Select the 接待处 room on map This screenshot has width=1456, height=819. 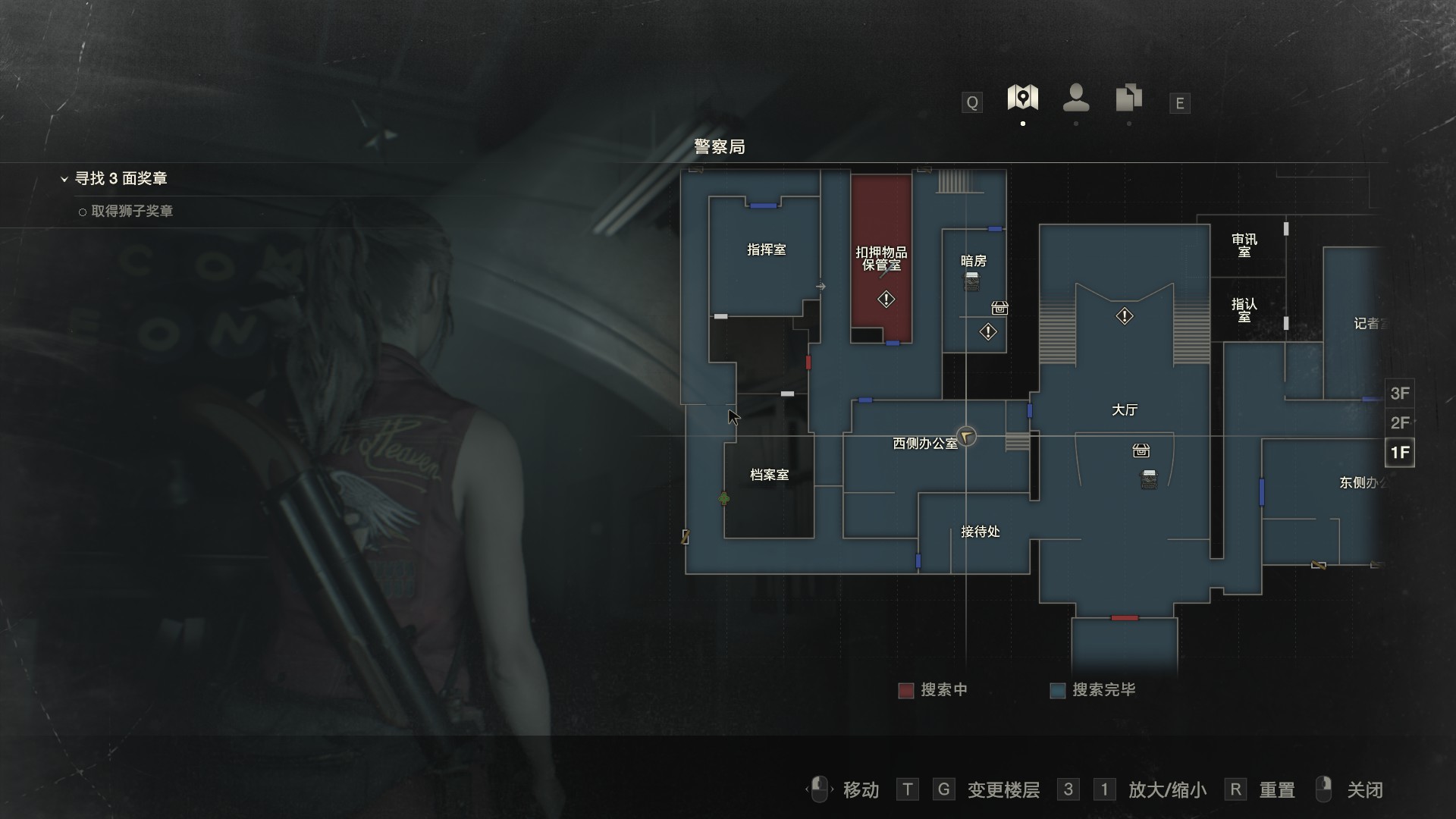pyautogui.click(x=980, y=532)
